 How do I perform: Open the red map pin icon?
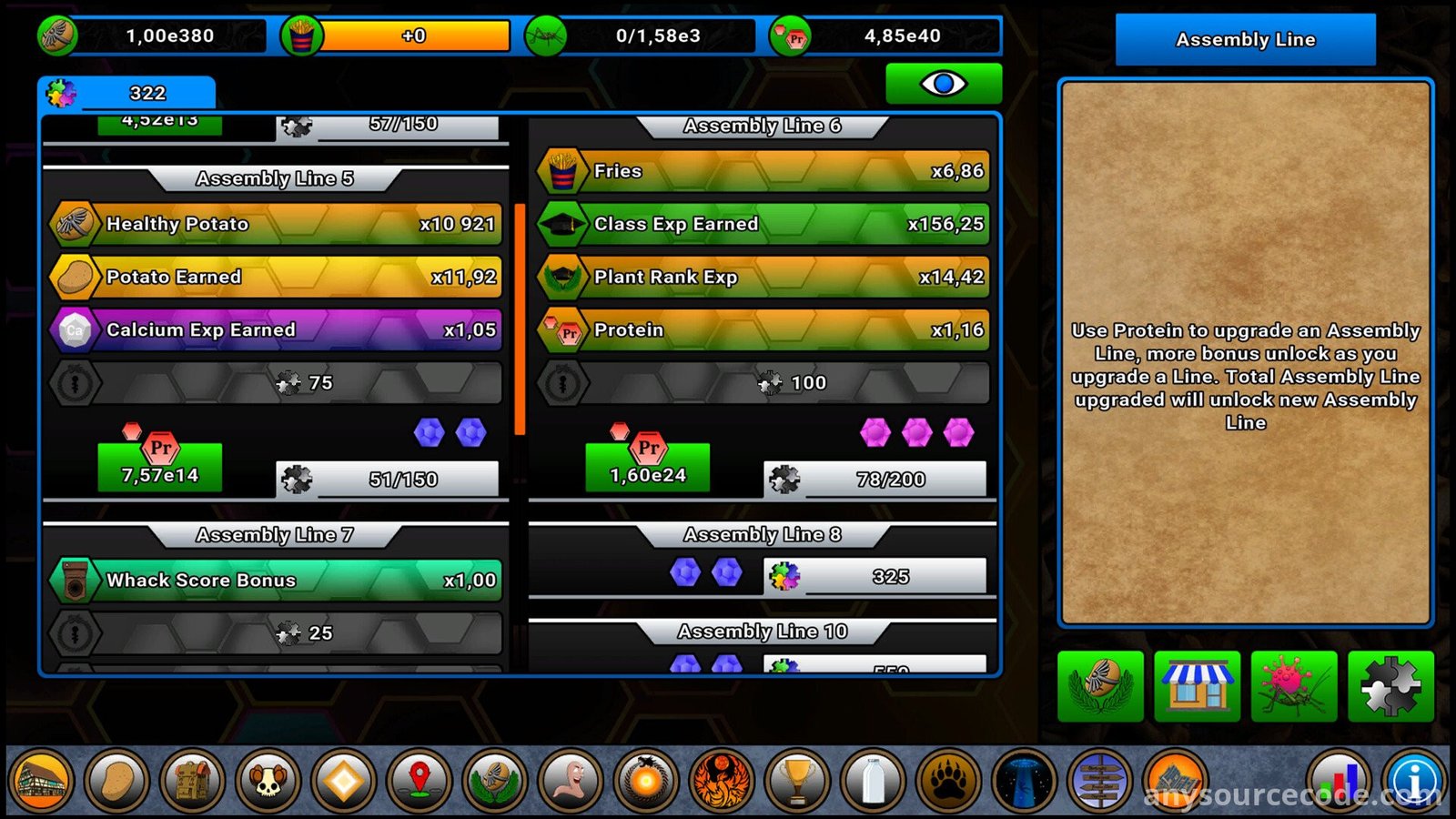point(420,781)
